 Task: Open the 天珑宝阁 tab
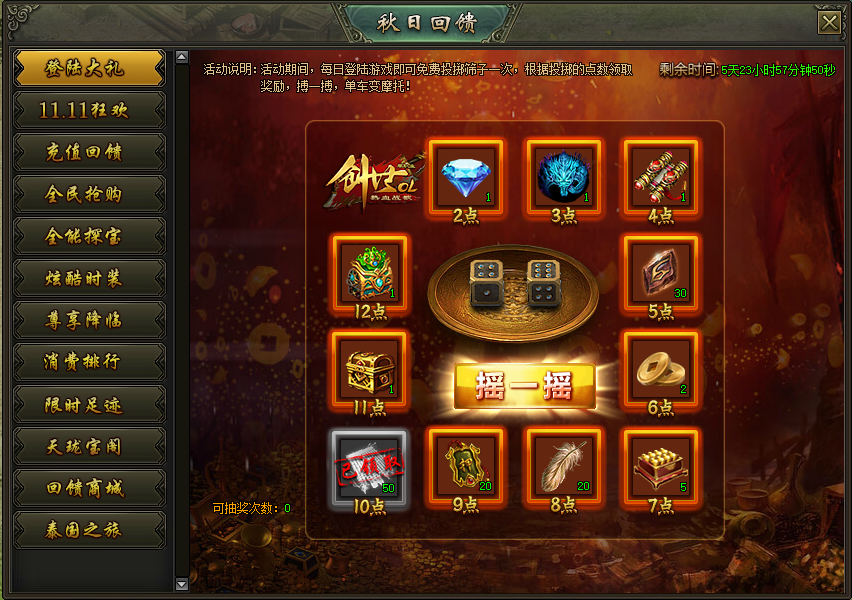[x=89, y=446]
